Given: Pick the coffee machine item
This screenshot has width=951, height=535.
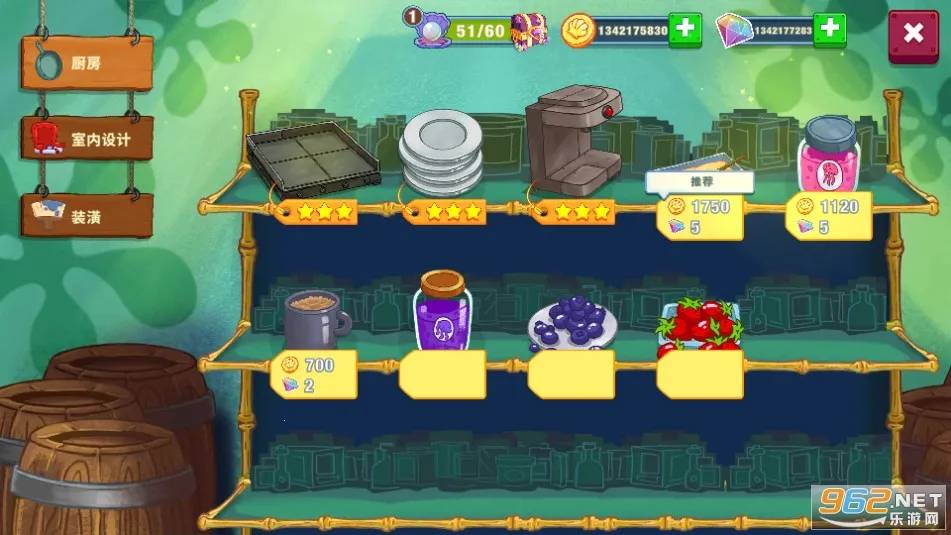Looking at the screenshot, I should click(x=573, y=140).
